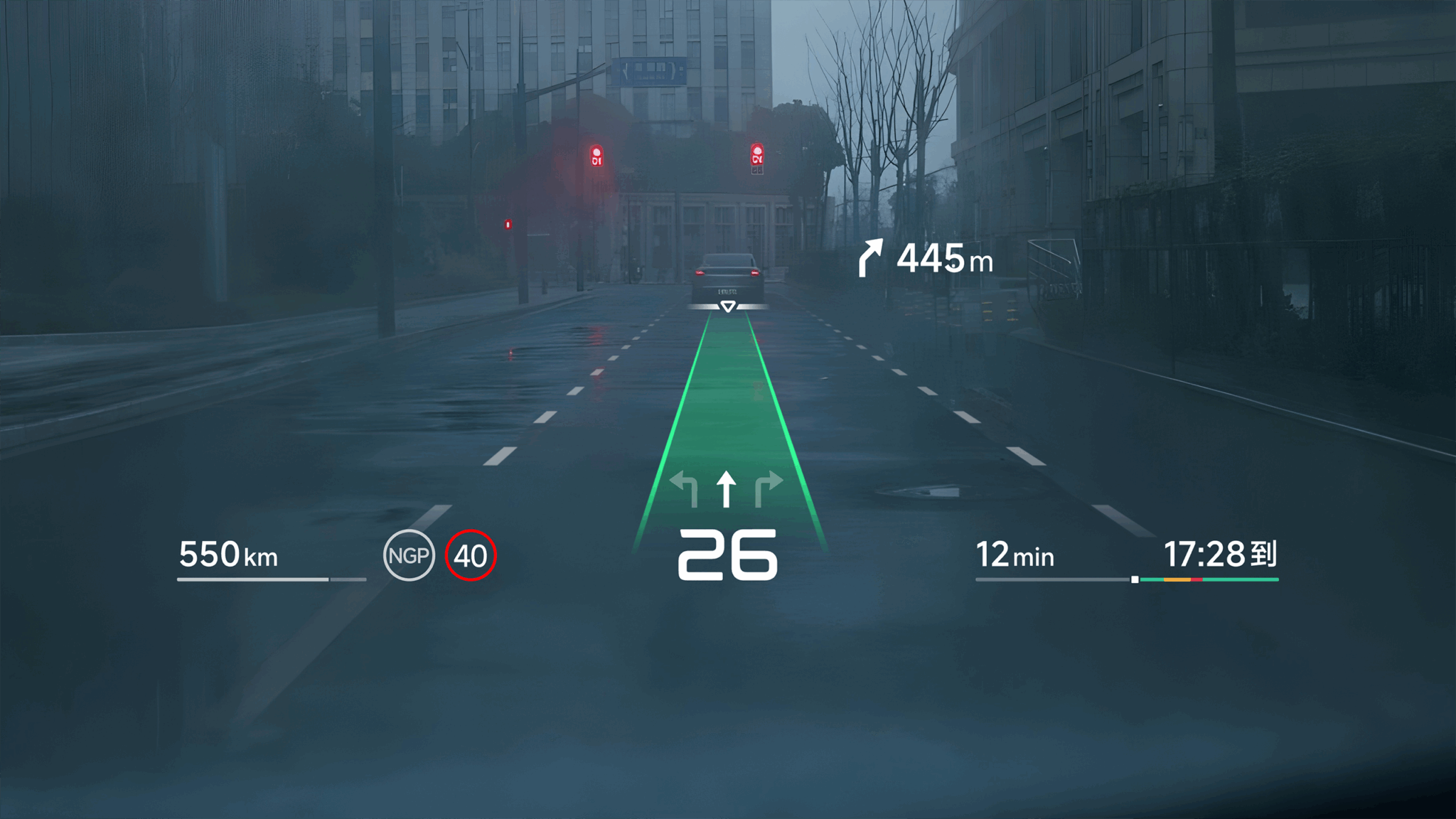Click the yellow congestion segment on route bar
The height and width of the screenshot is (819, 1456).
(1178, 579)
